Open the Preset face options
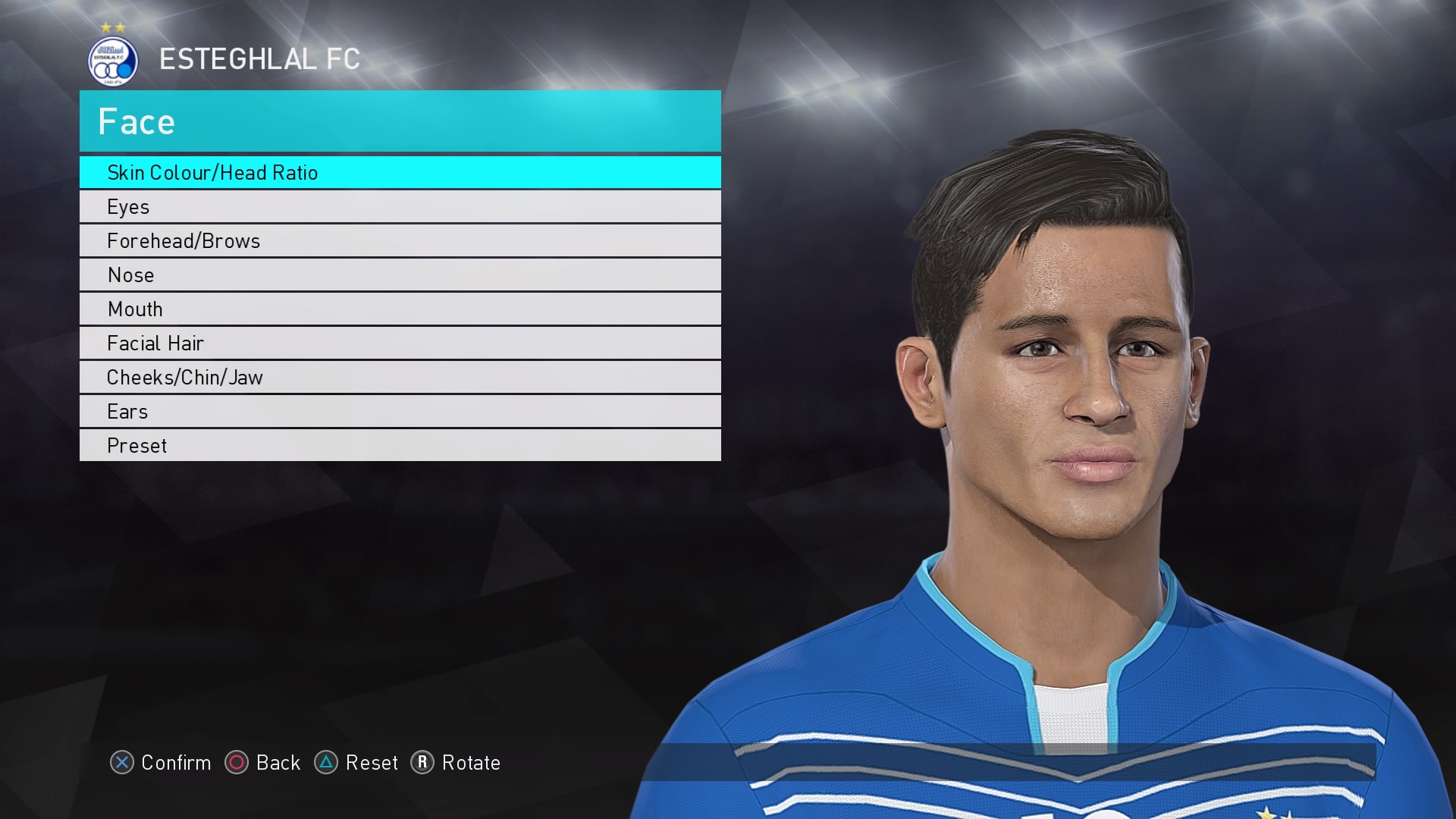Screen dimensions: 1456x819 (400, 445)
